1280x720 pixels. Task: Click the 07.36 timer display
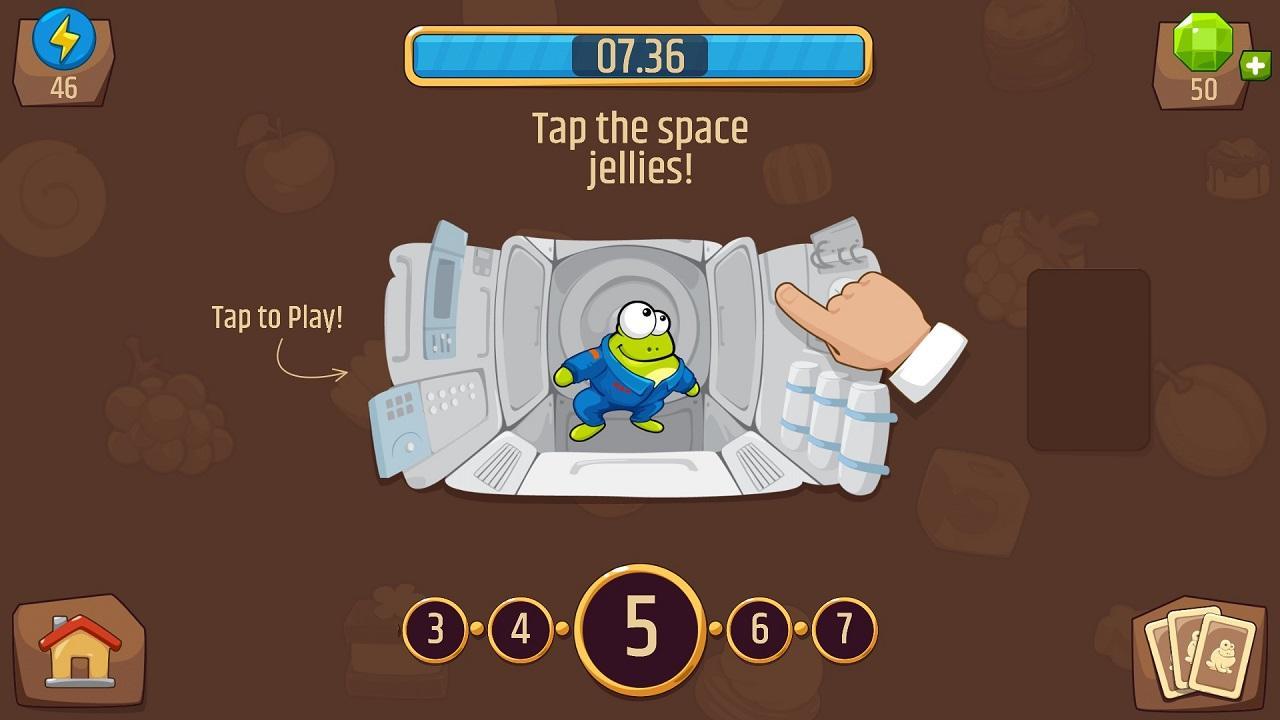click(x=640, y=56)
